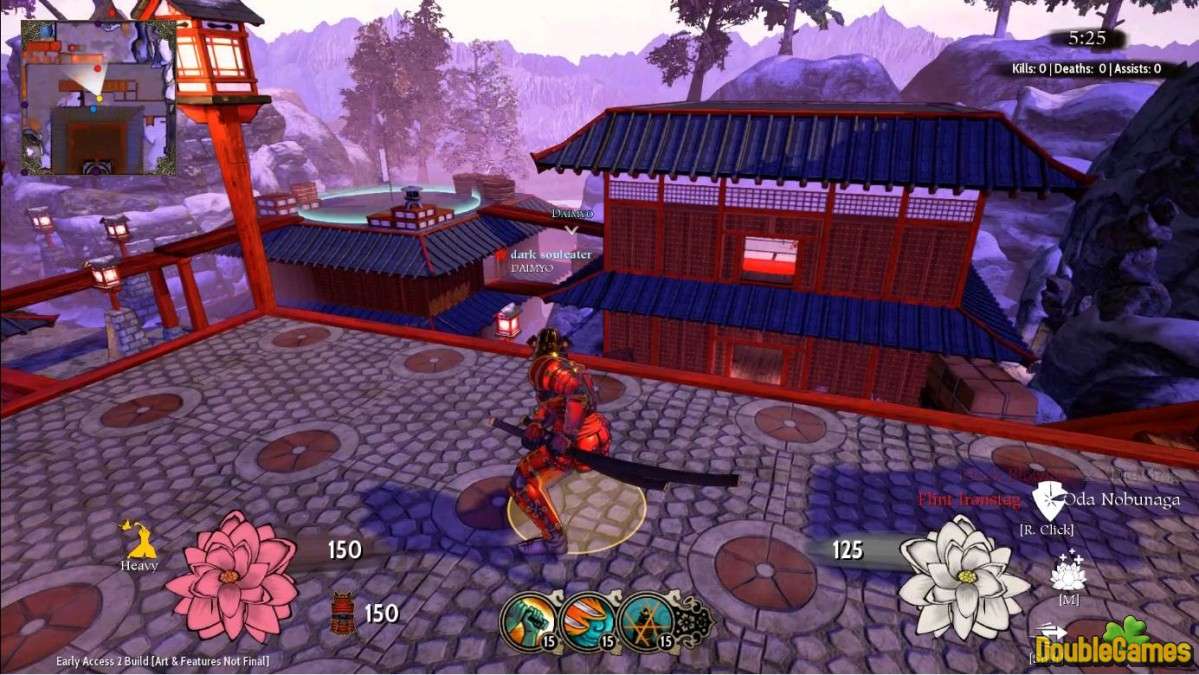This screenshot has height=675, width=1199.
Task: Select the red samurai armor icon
Action: click(345, 612)
